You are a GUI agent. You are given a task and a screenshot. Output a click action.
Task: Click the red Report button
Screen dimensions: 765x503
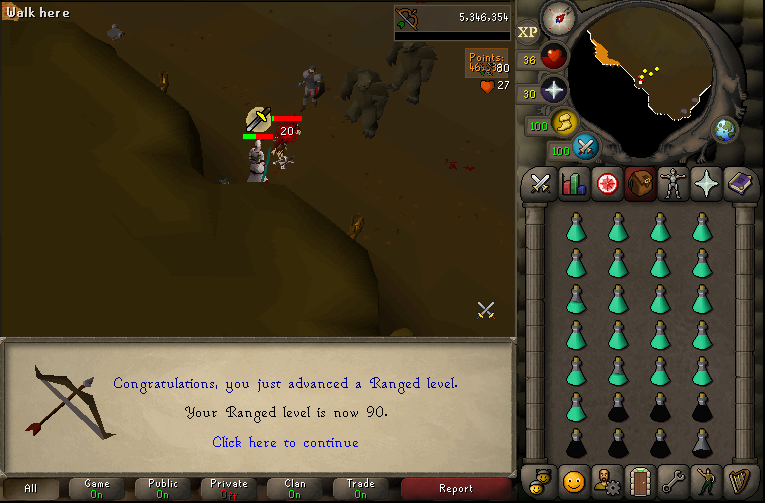456,488
